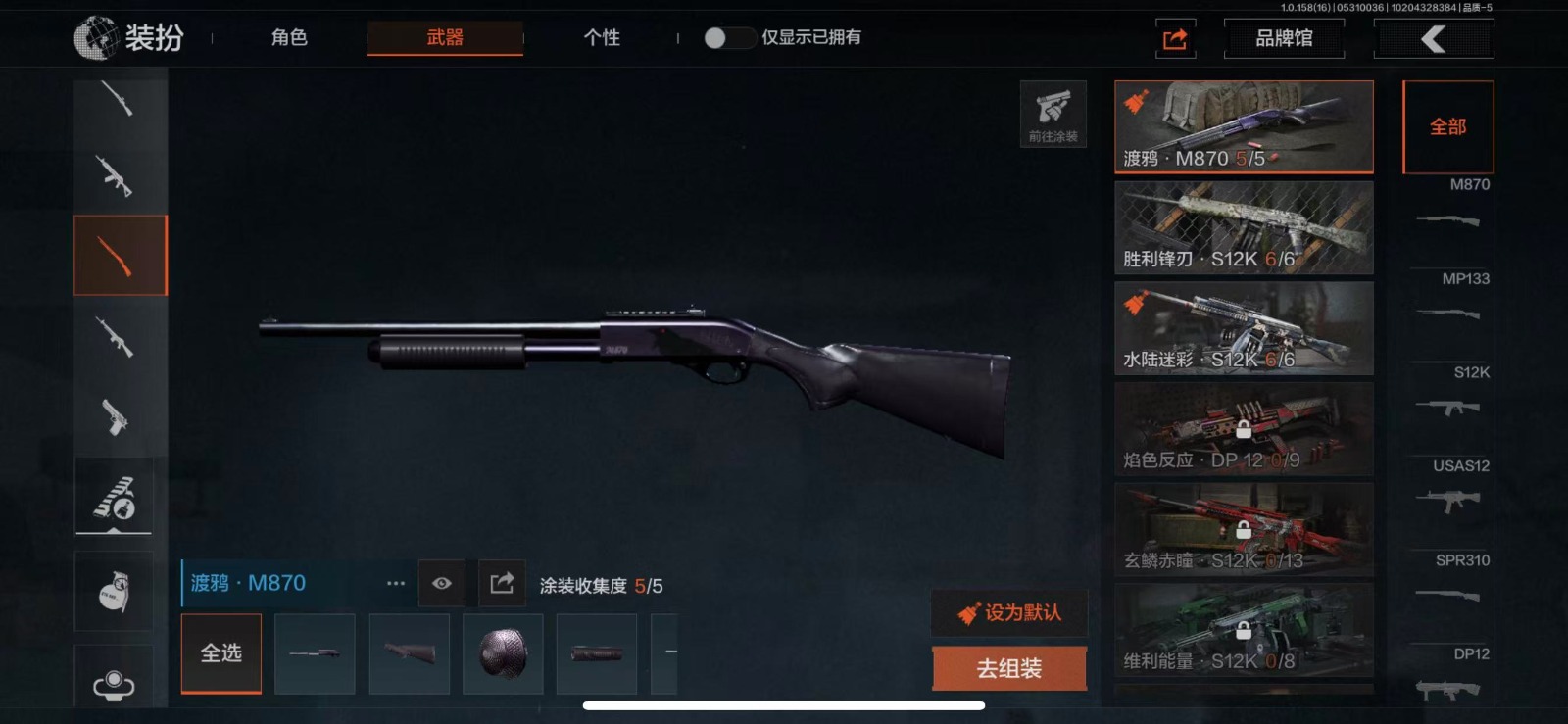The width and height of the screenshot is (1568, 724).
Task: Select the 渡鸦 · M870 skin card
Action: [x=1244, y=127]
